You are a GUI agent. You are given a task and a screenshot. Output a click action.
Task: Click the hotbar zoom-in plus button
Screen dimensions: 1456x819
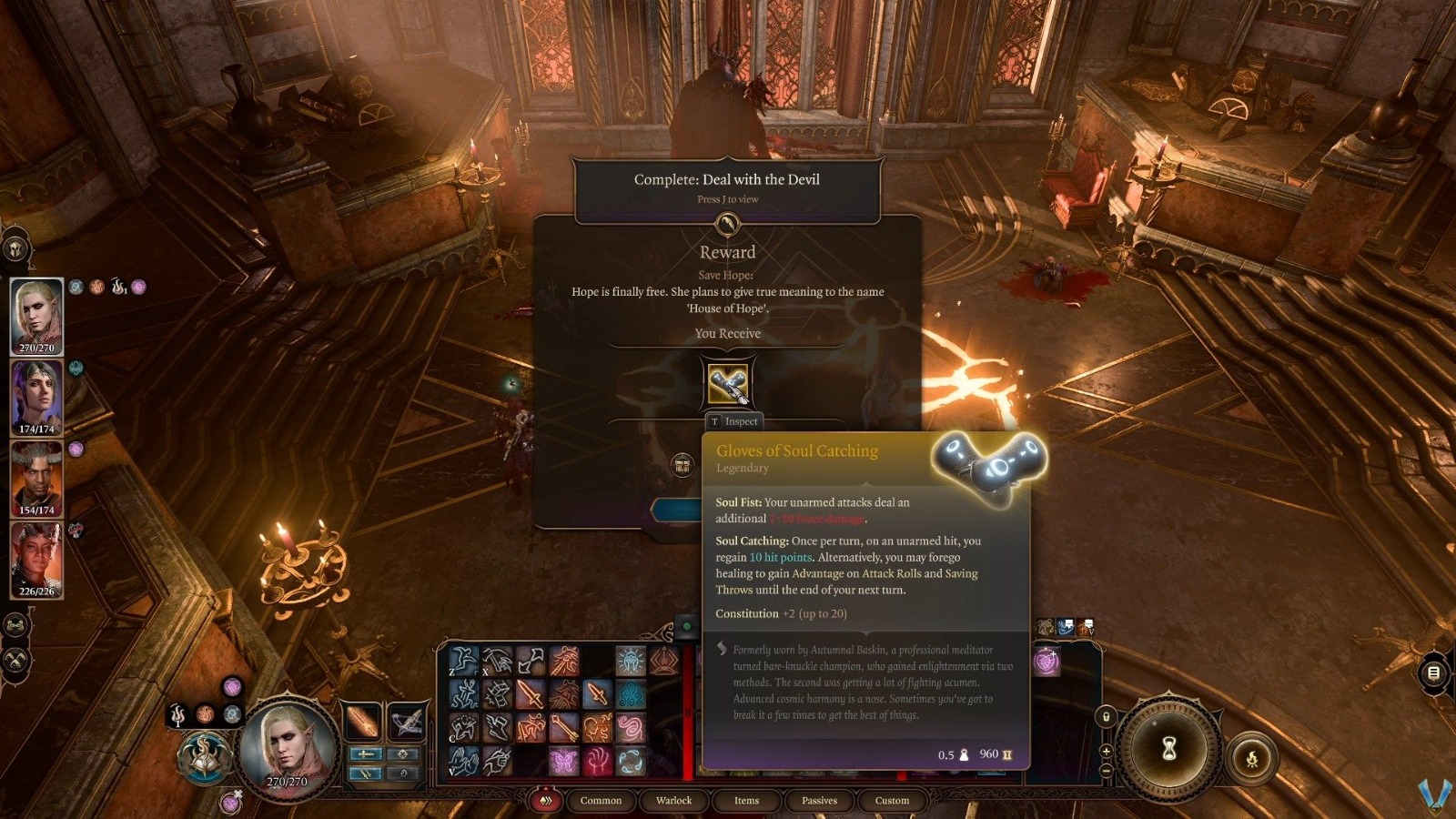point(1106,751)
